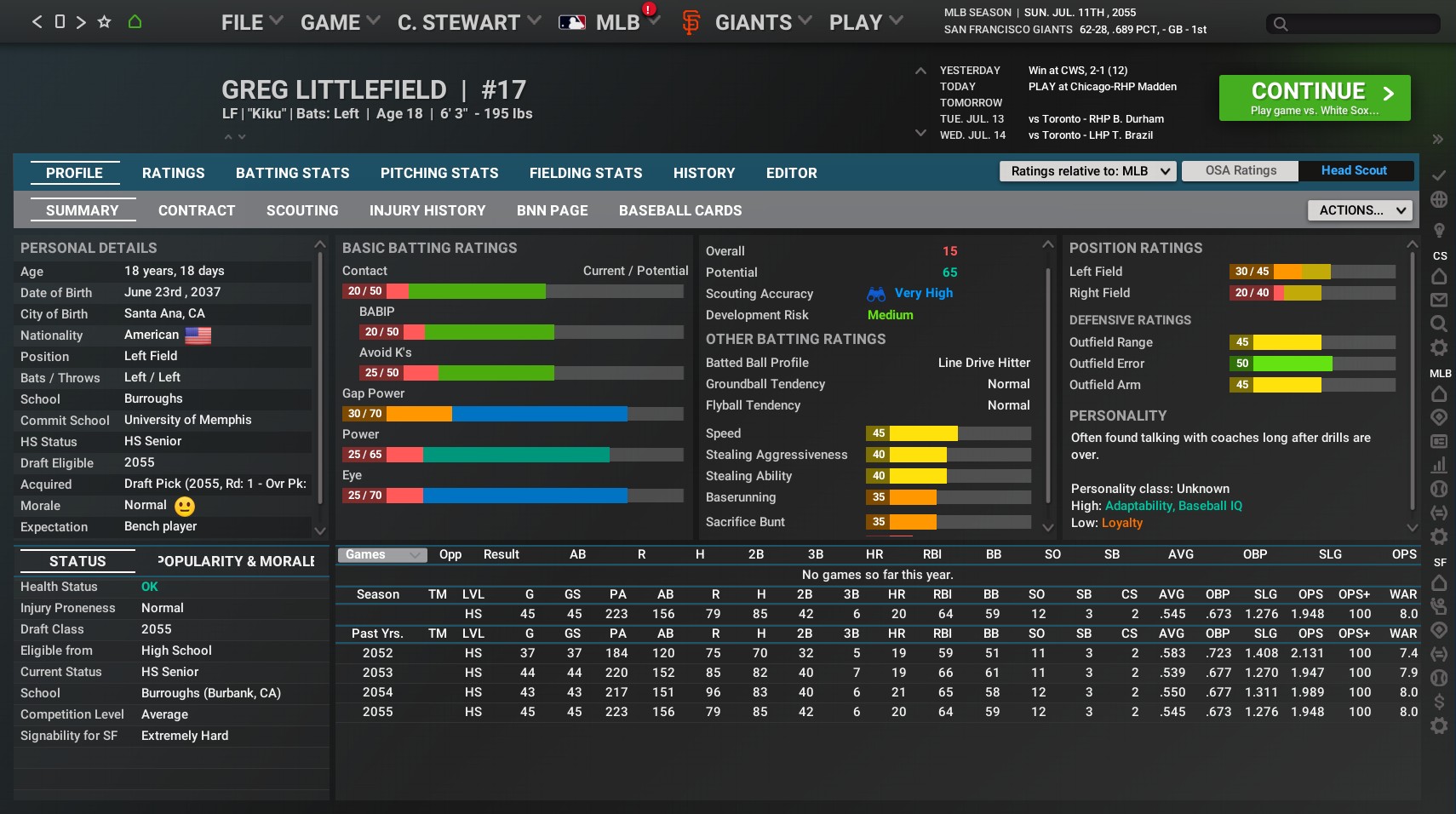Screen dimensions: 1456x814
Task: Click the dollar sign finances icon in sidebar
Action: [1439, 702]
